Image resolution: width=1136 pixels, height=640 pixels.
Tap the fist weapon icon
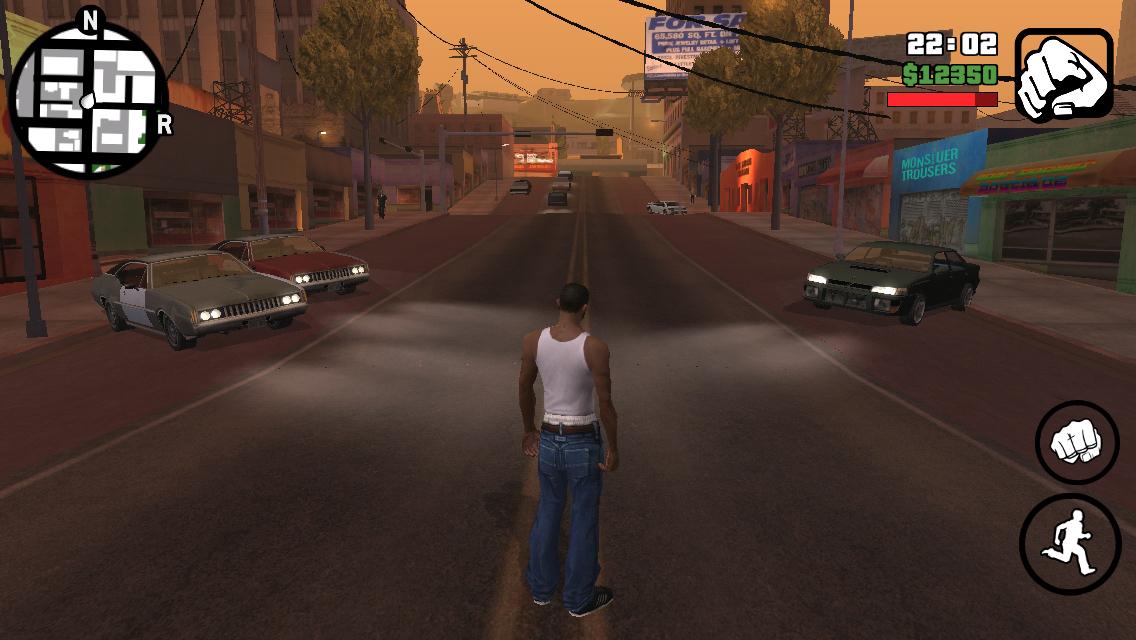pos(1063,74)
